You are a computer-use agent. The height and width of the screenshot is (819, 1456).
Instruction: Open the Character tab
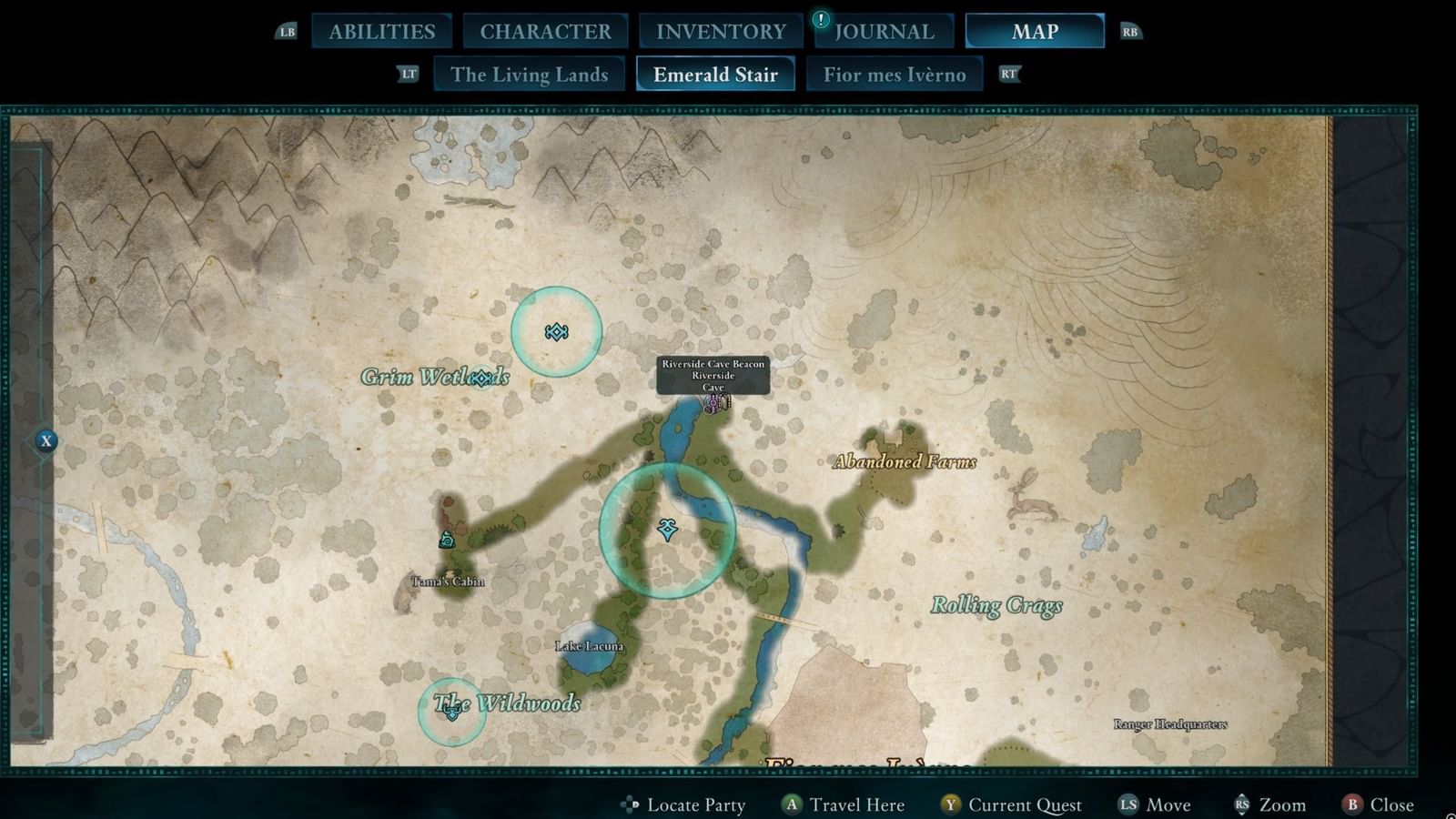(x=544, y=31)
